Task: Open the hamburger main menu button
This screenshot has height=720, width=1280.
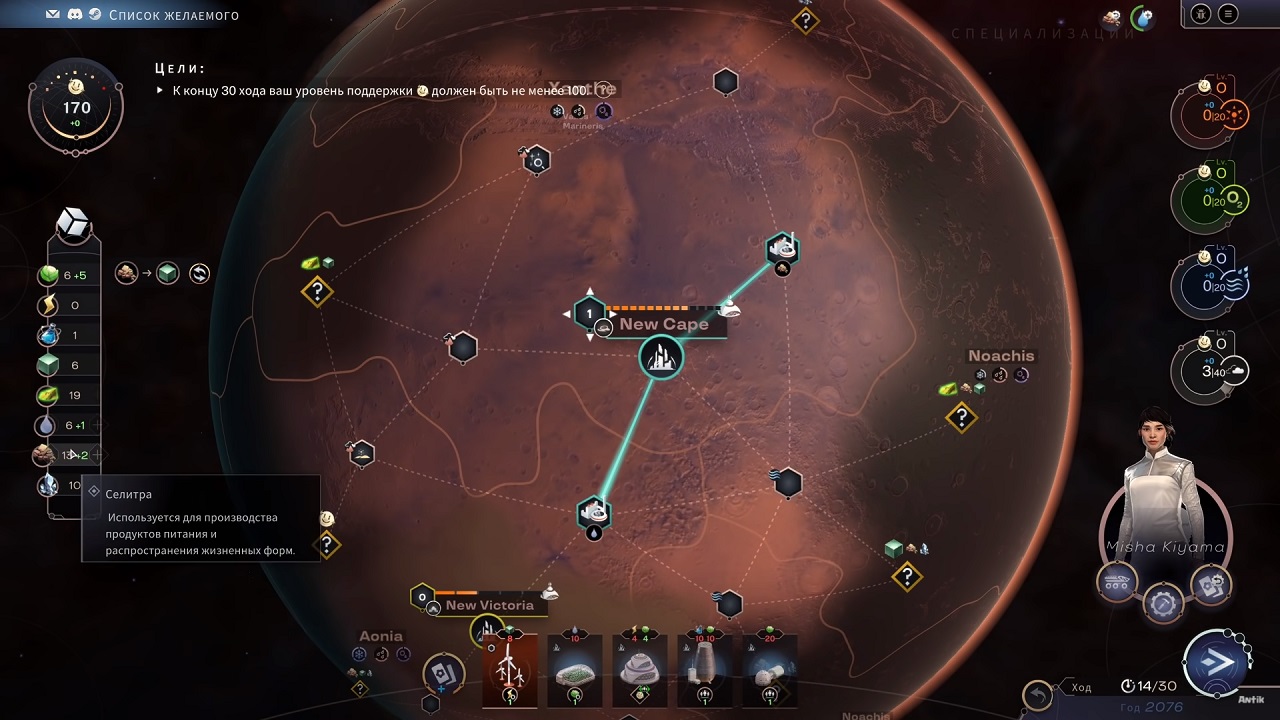Action: (1228, 14)
